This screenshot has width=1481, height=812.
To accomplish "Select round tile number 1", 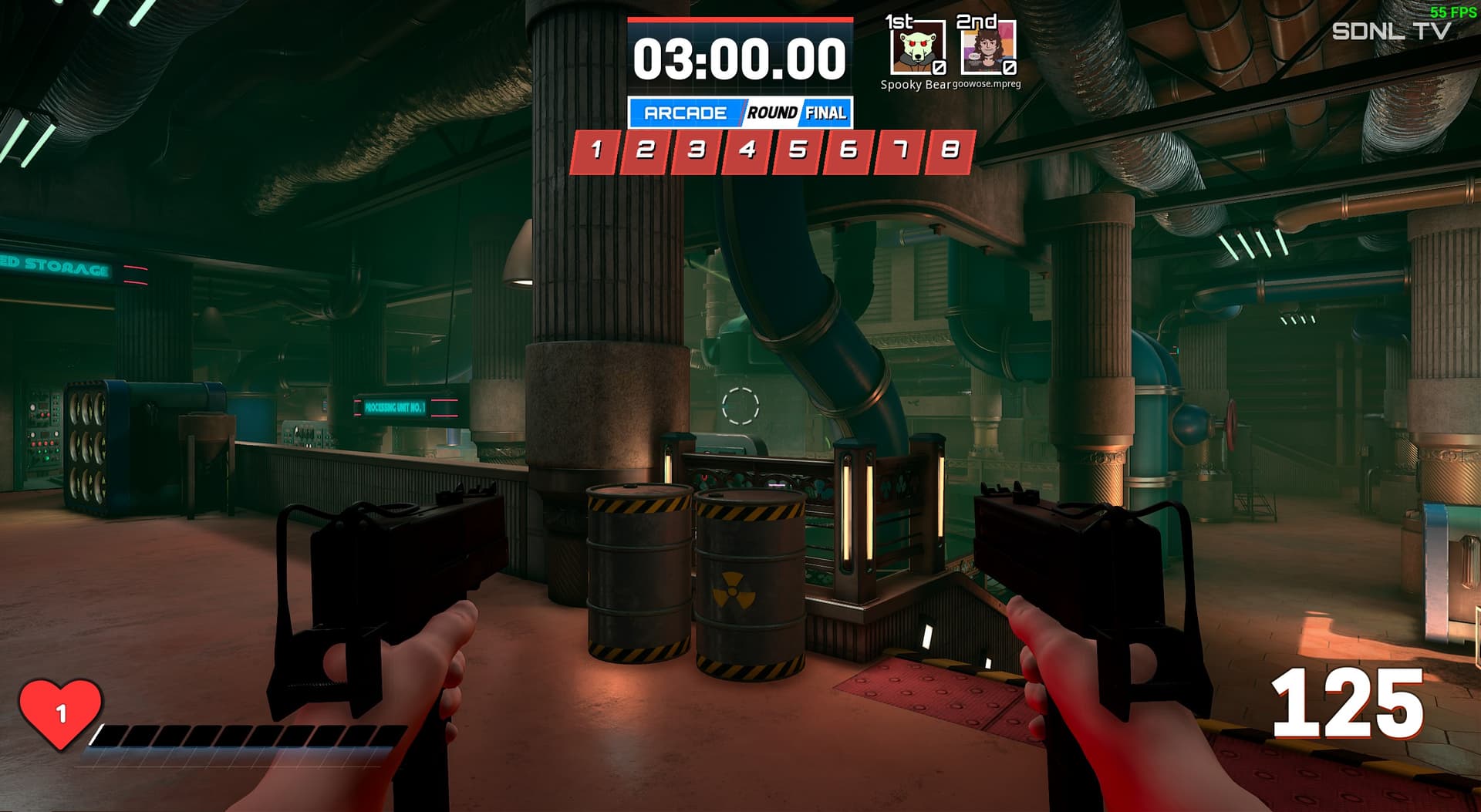I will pyautogui.click(x=595, y=151).
